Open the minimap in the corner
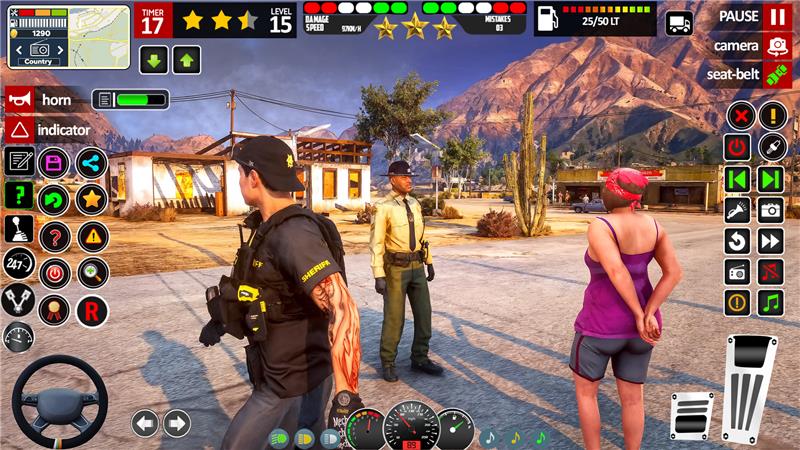This screenshot has width=800, height=450. (x=68, y=36)
